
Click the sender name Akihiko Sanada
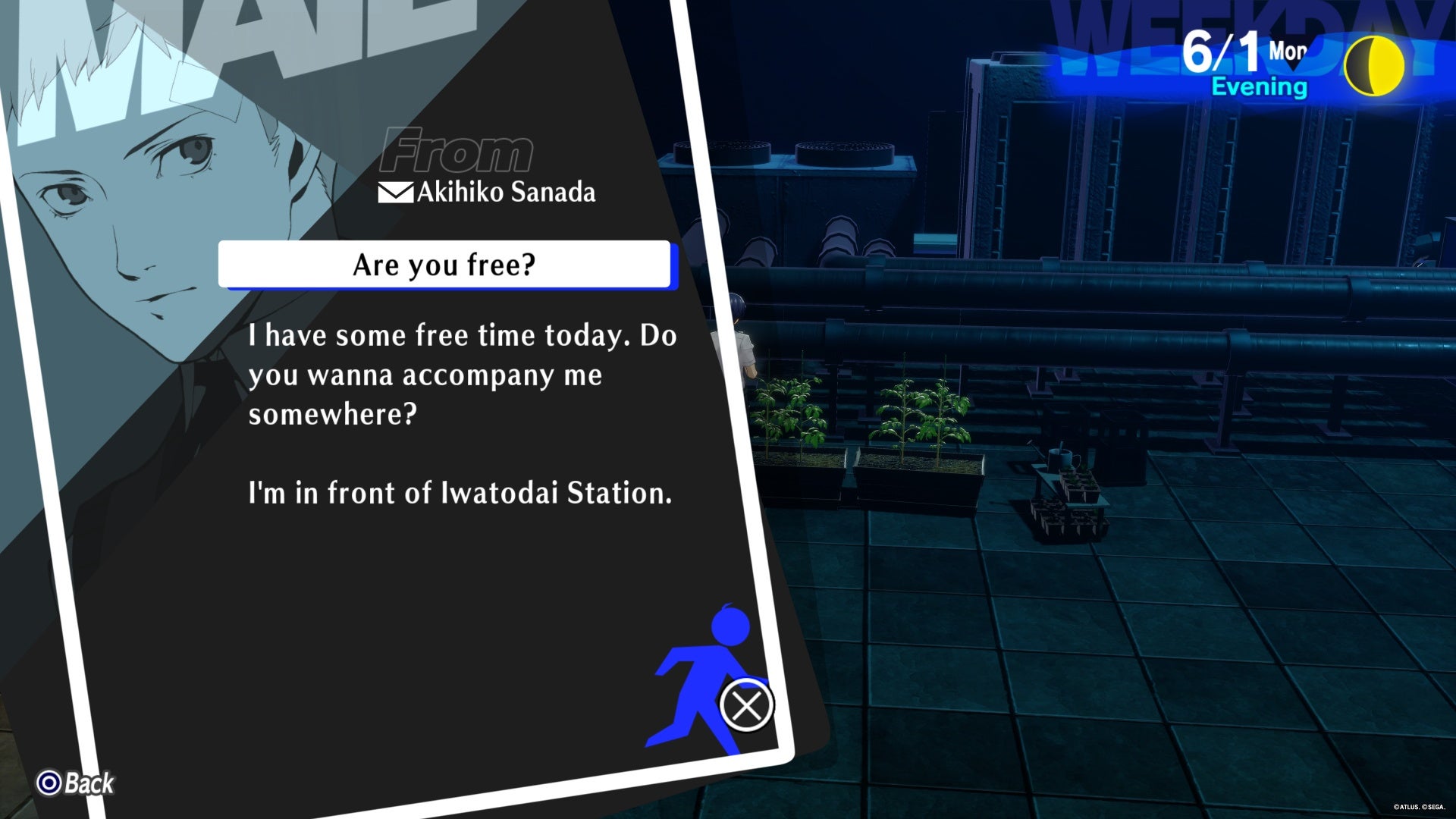coord(504,193)
